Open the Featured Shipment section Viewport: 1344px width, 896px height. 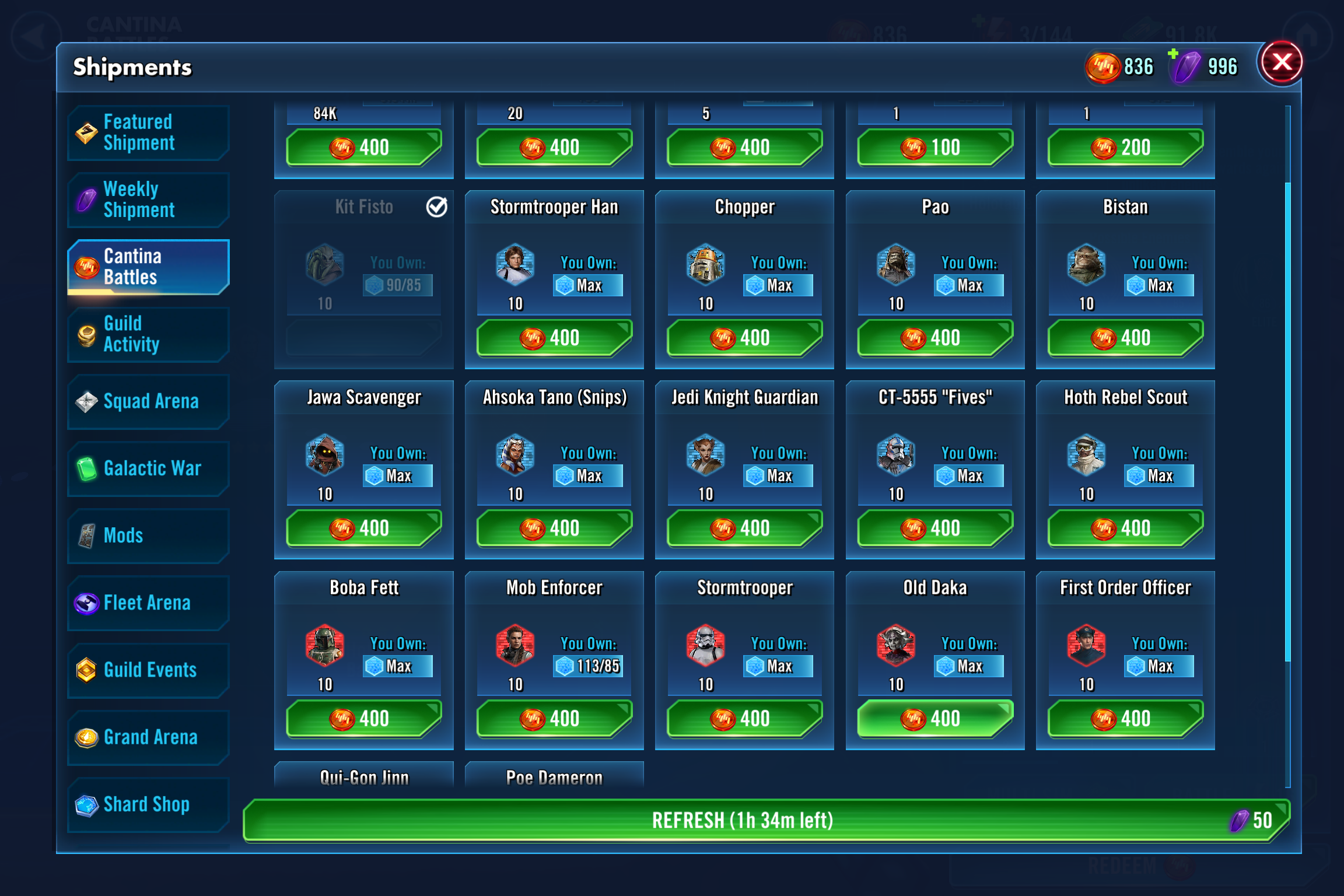[148, 132]
